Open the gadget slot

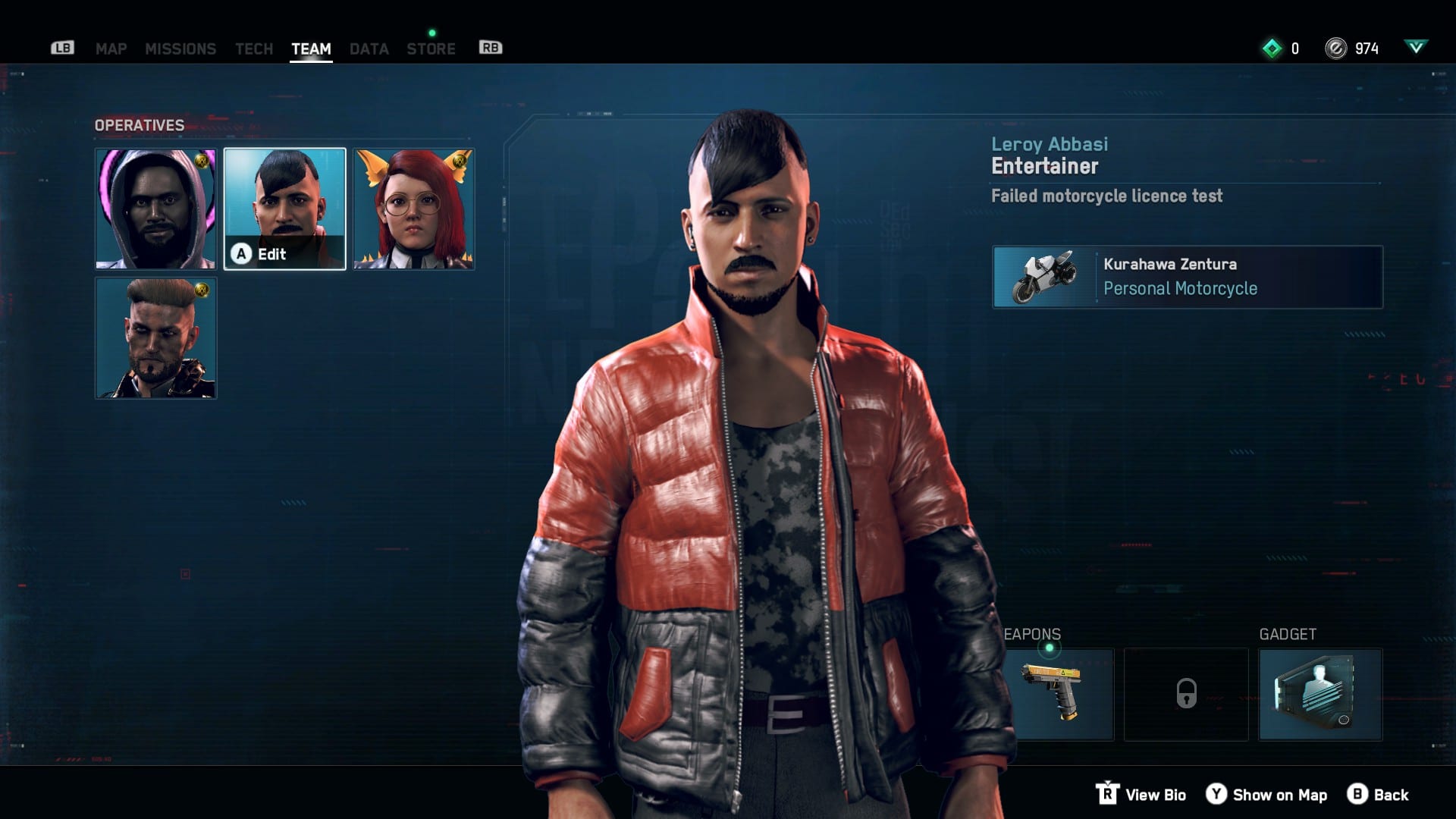click(x=1320, y=694)
